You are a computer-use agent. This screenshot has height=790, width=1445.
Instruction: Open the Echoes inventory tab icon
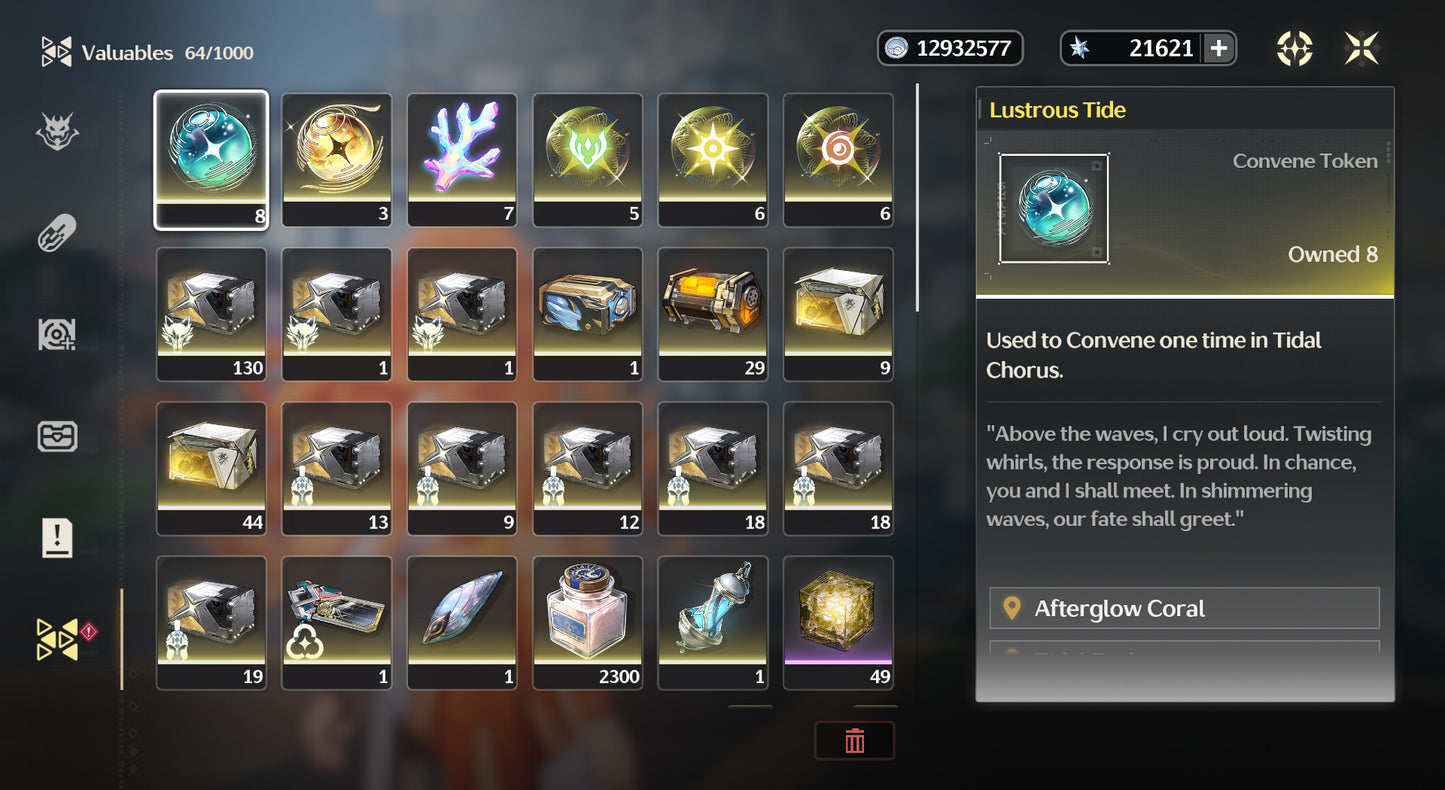click(57, 130)
